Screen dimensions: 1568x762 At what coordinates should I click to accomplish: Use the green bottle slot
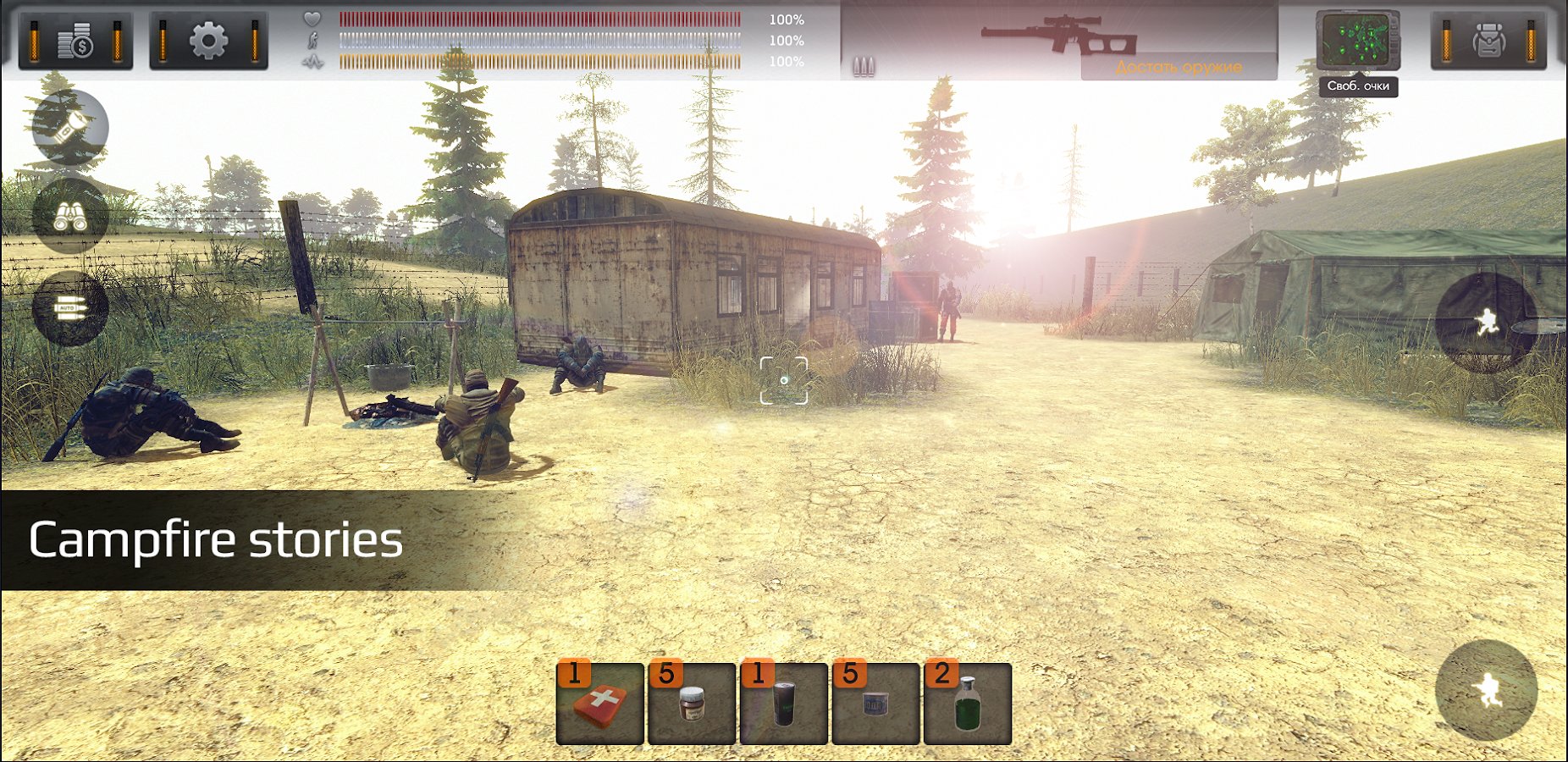968,704
